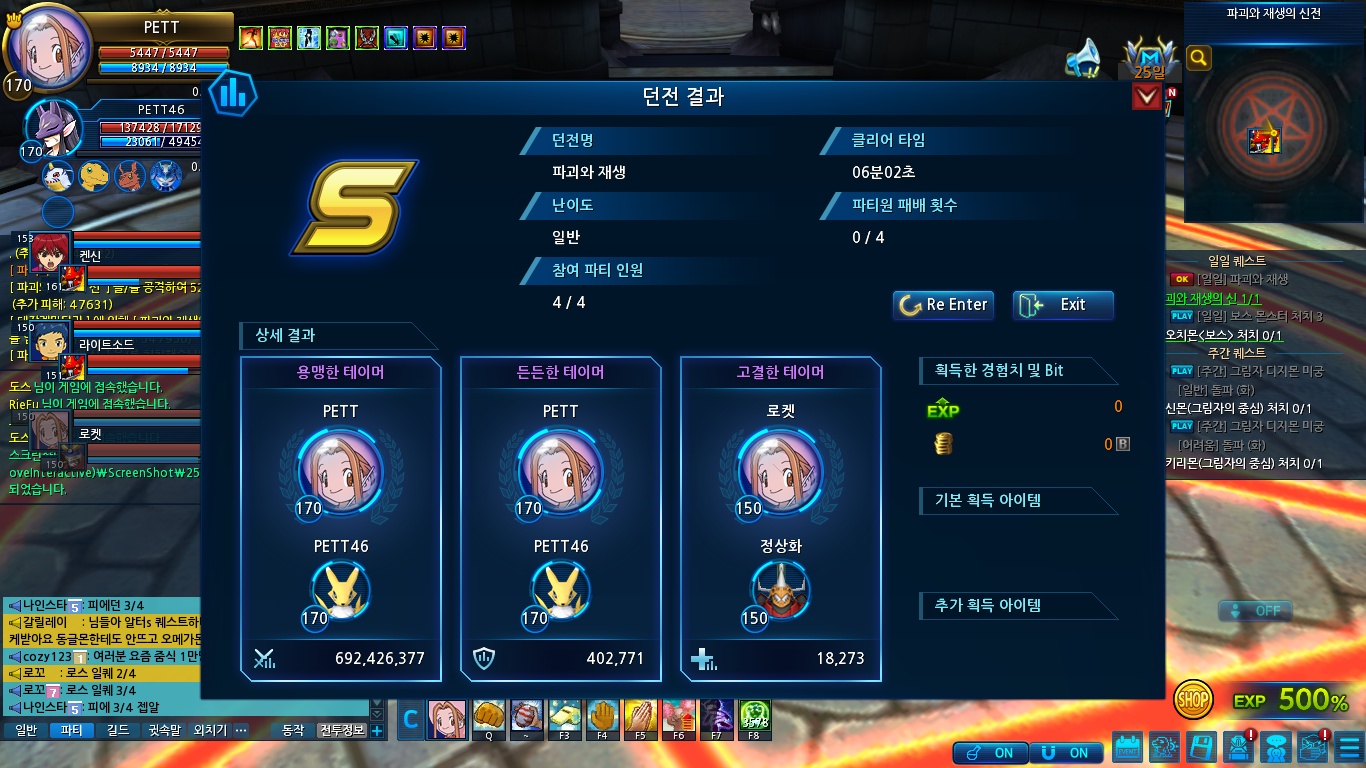The width and height of the screenshot is (1366, 768).
Task: Open the EVENT calendar icon
Action: [1127, 748]
